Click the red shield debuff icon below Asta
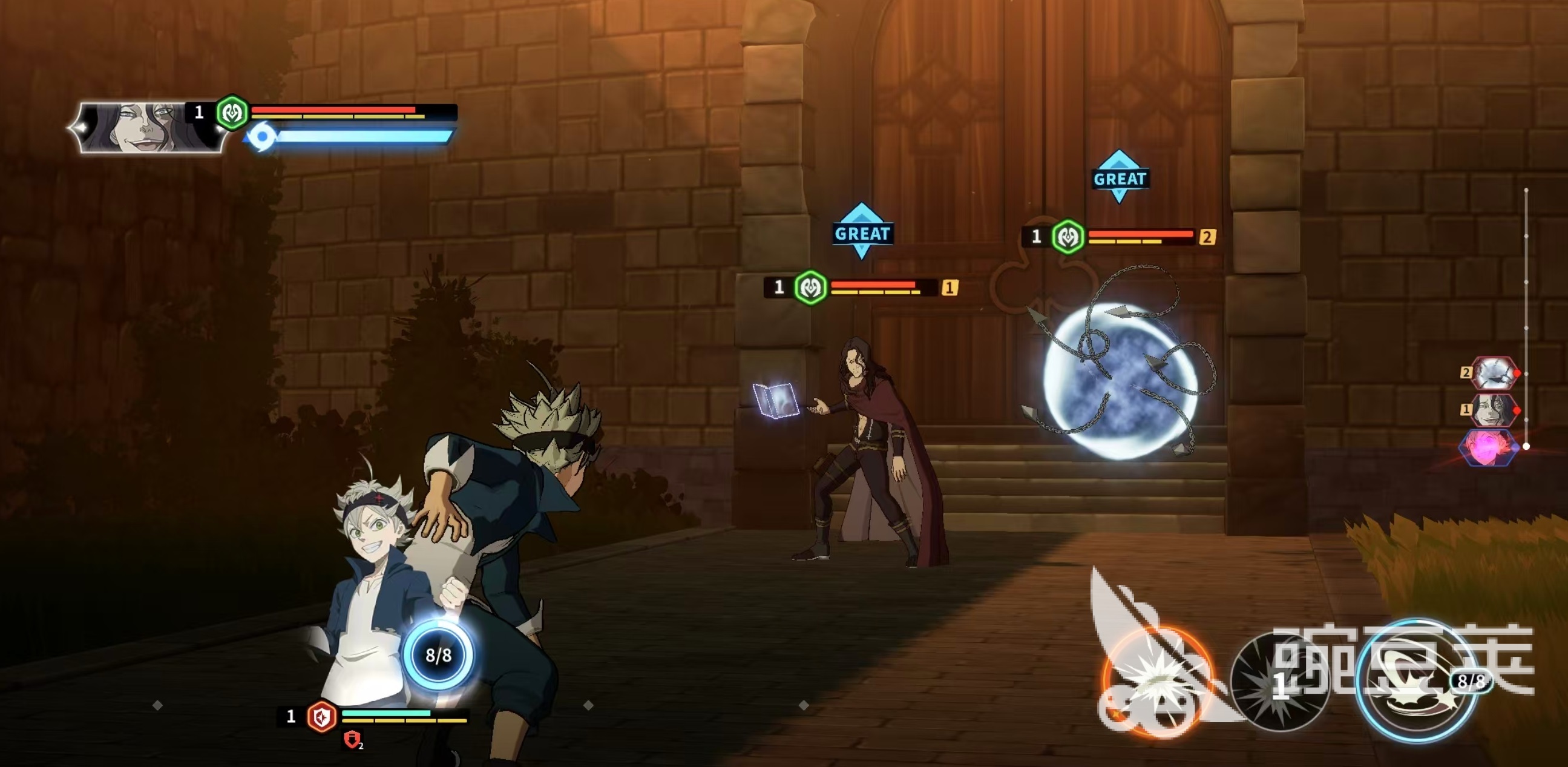This screenshot has height=767, width=1568. click(352, 740)
